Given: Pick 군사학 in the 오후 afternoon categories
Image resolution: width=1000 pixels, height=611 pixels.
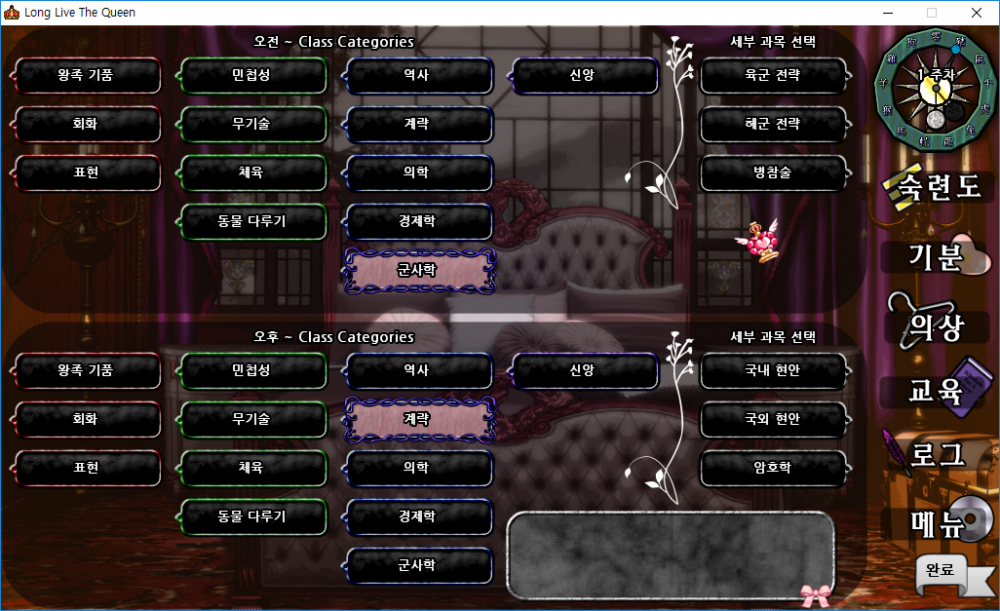Looking at the screenshot, I should (x=417, y=565).
